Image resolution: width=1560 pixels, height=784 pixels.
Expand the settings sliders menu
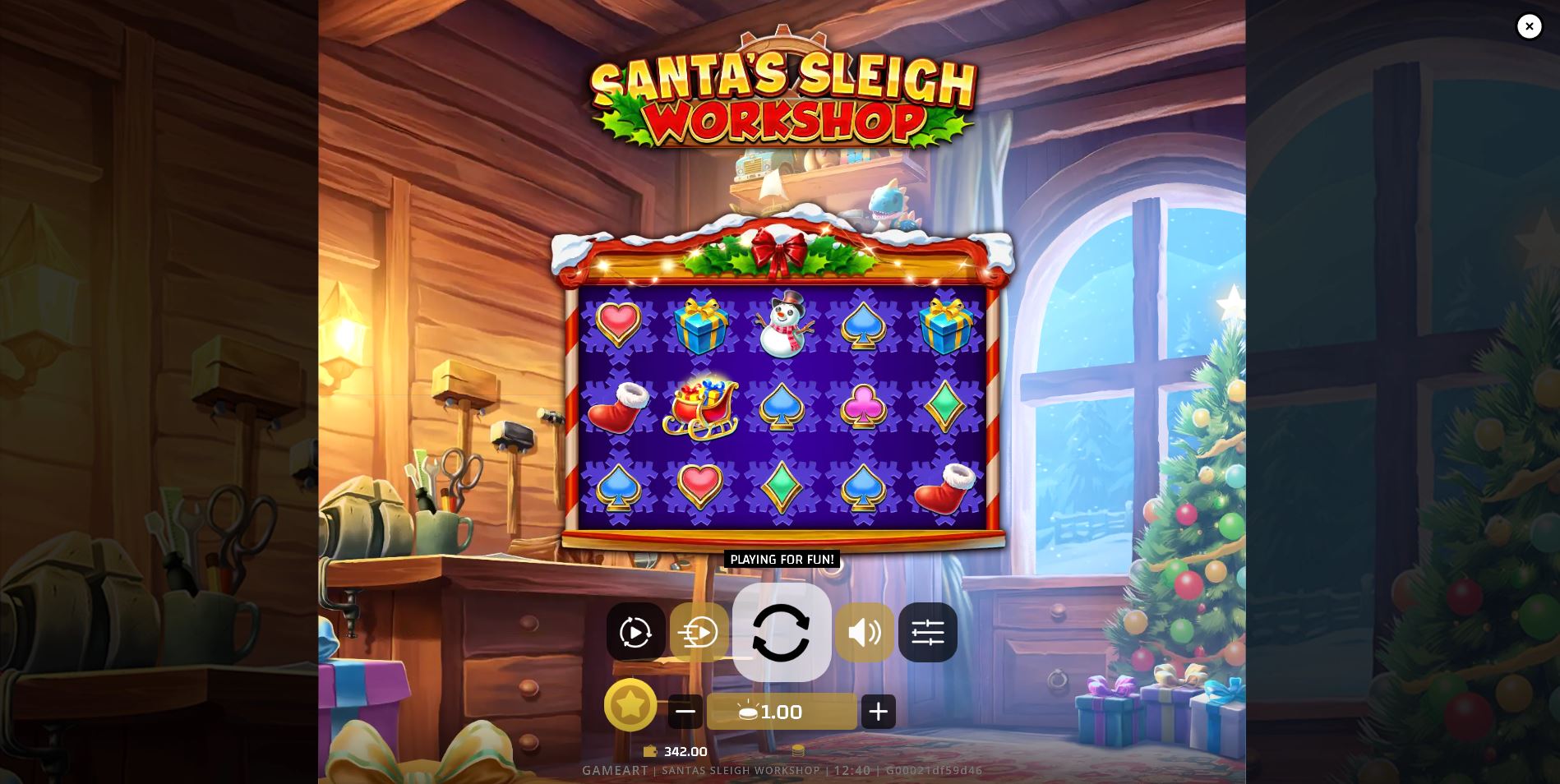point(928,632)
